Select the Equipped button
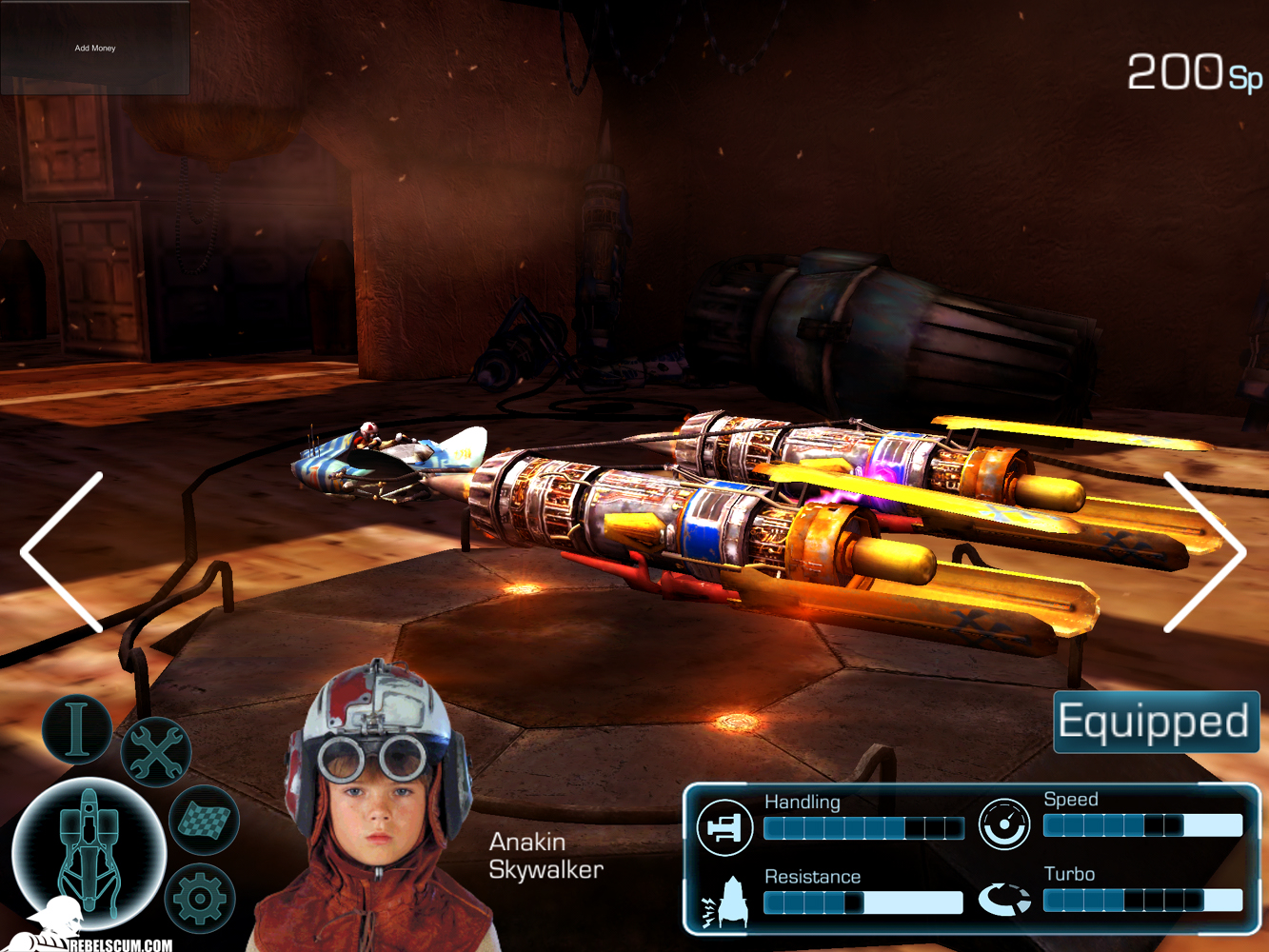This screenshot has height=952, width=1269. pos(1156,722)
